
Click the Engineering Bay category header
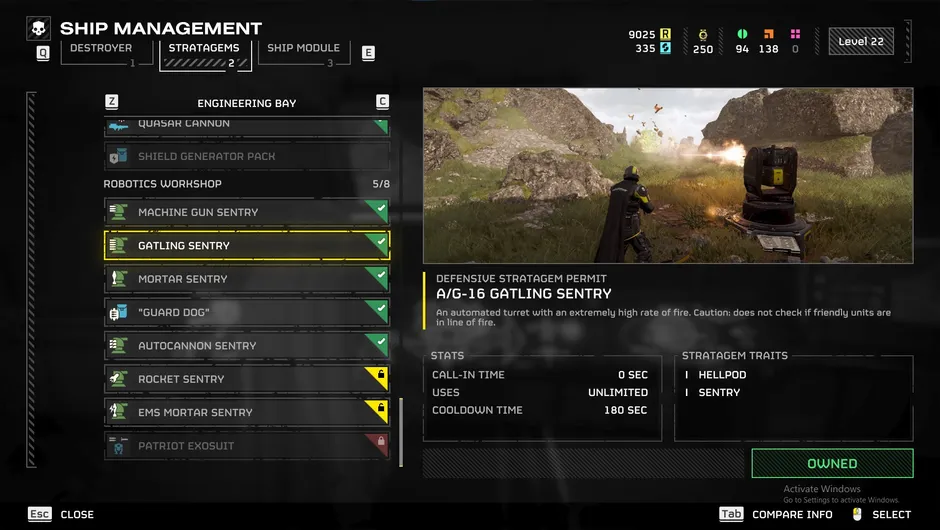[246, 103]
